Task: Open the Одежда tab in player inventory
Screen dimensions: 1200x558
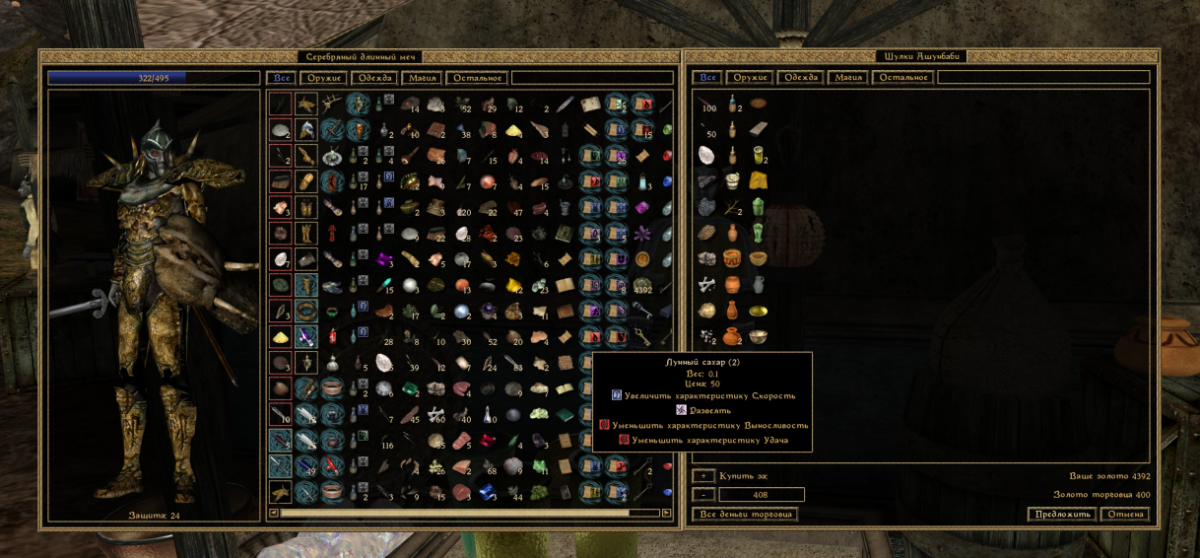Action: click(x=373, y=78)
